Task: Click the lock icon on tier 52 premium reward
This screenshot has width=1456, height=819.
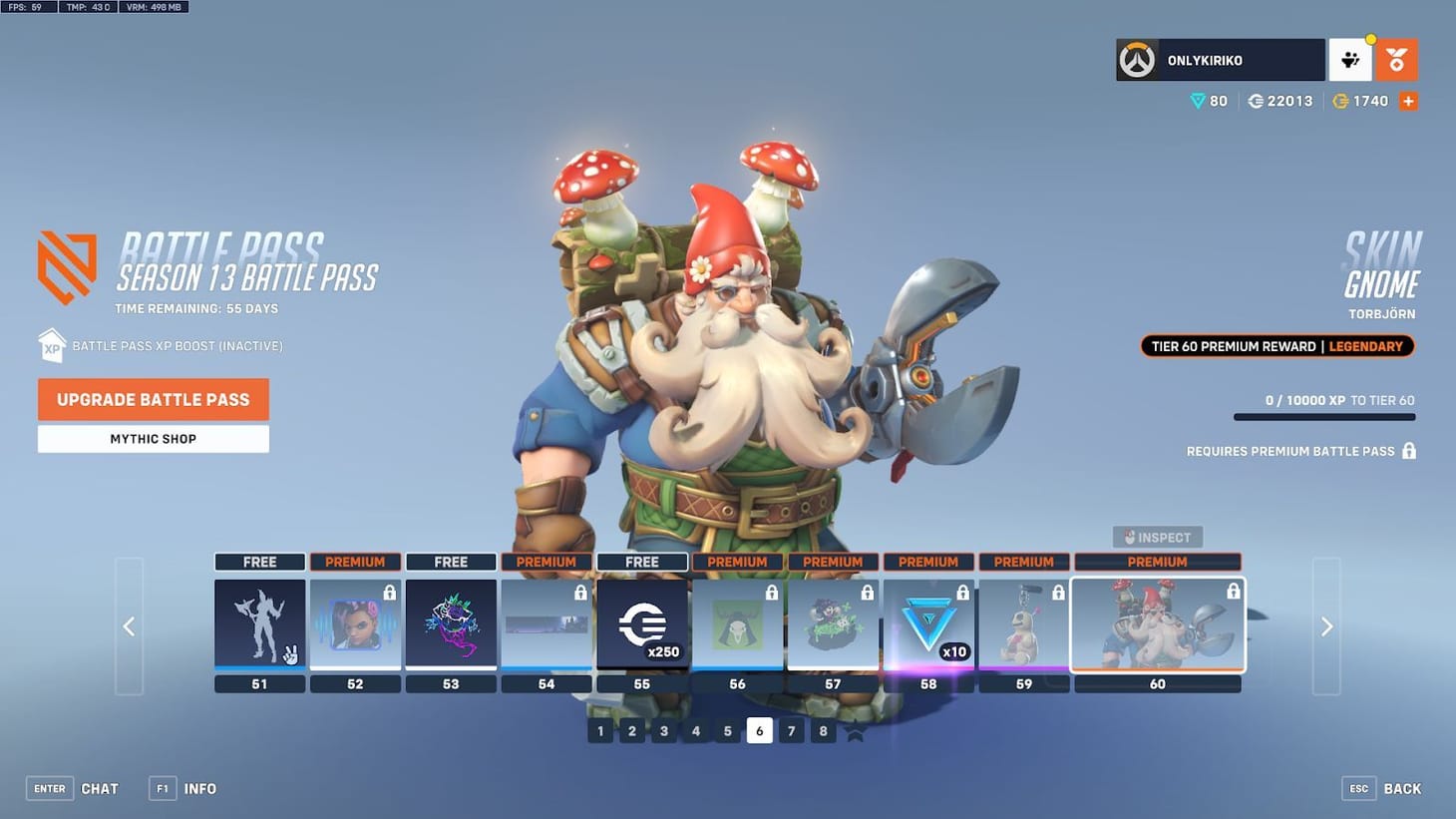Action: tap(387, 591)
